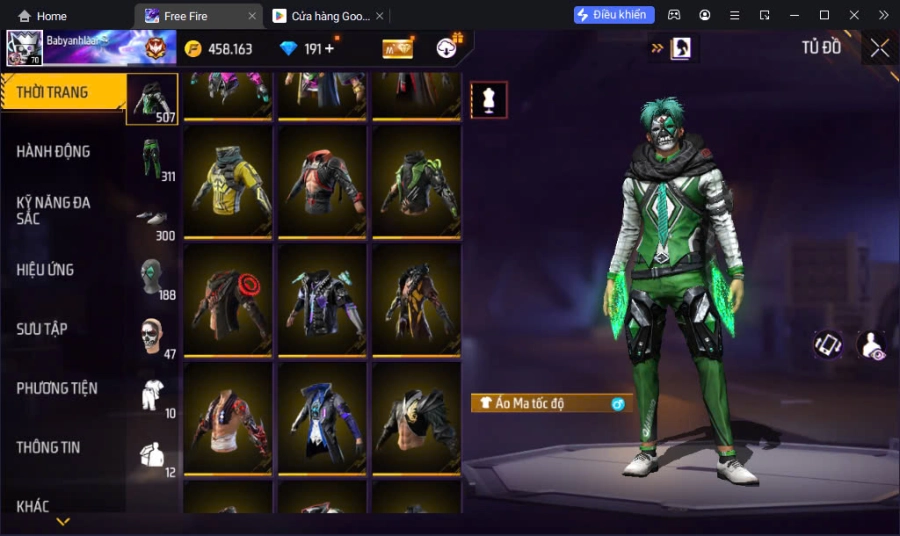This screenshot has height=536, width=900.
Task: Toggle the hide-character eye icon
Action: [872, 345]
